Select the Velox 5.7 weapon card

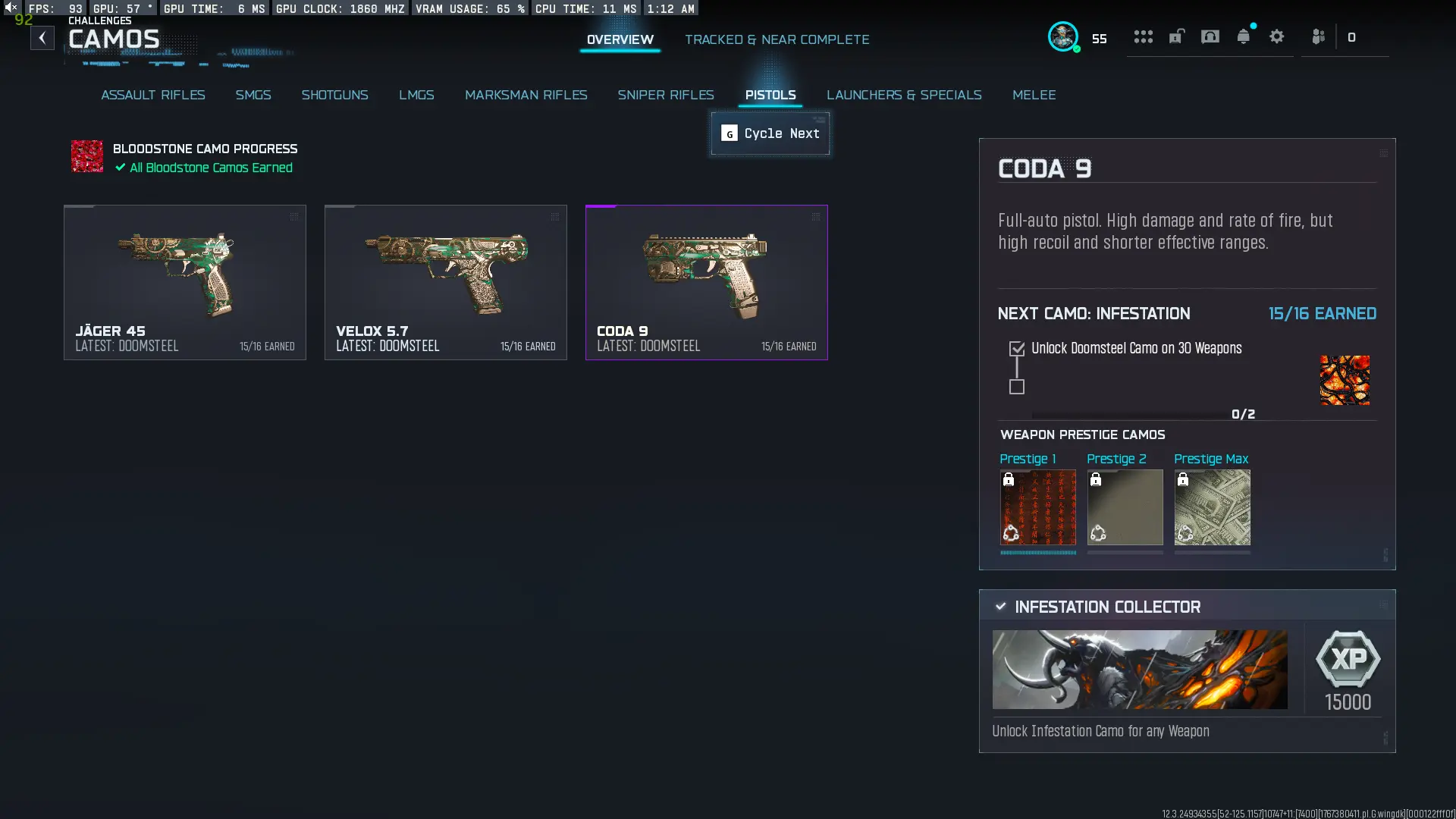[x=445, y=282]
